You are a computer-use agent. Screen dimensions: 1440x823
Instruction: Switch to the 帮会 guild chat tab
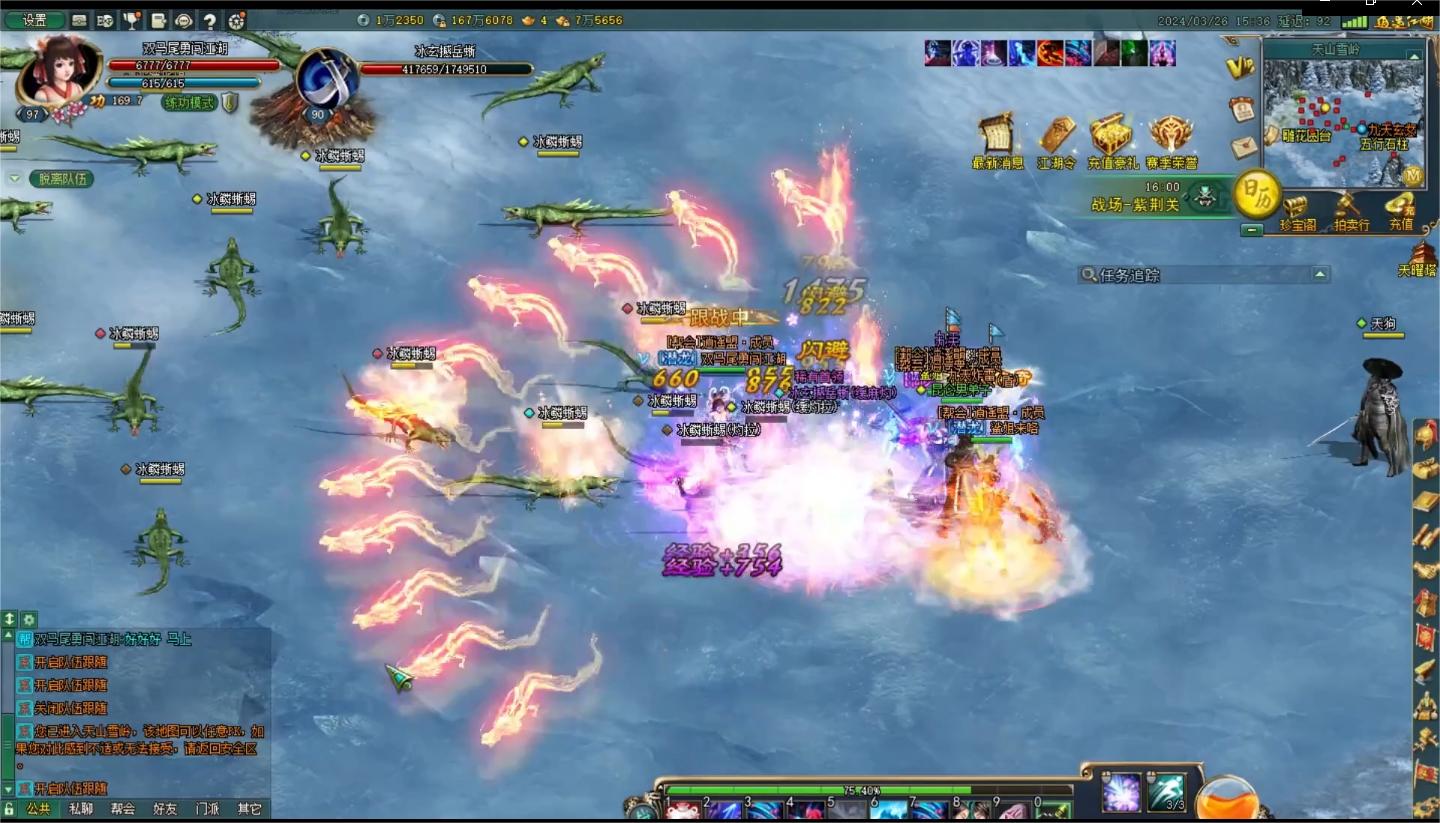click(x=123, y=809)
